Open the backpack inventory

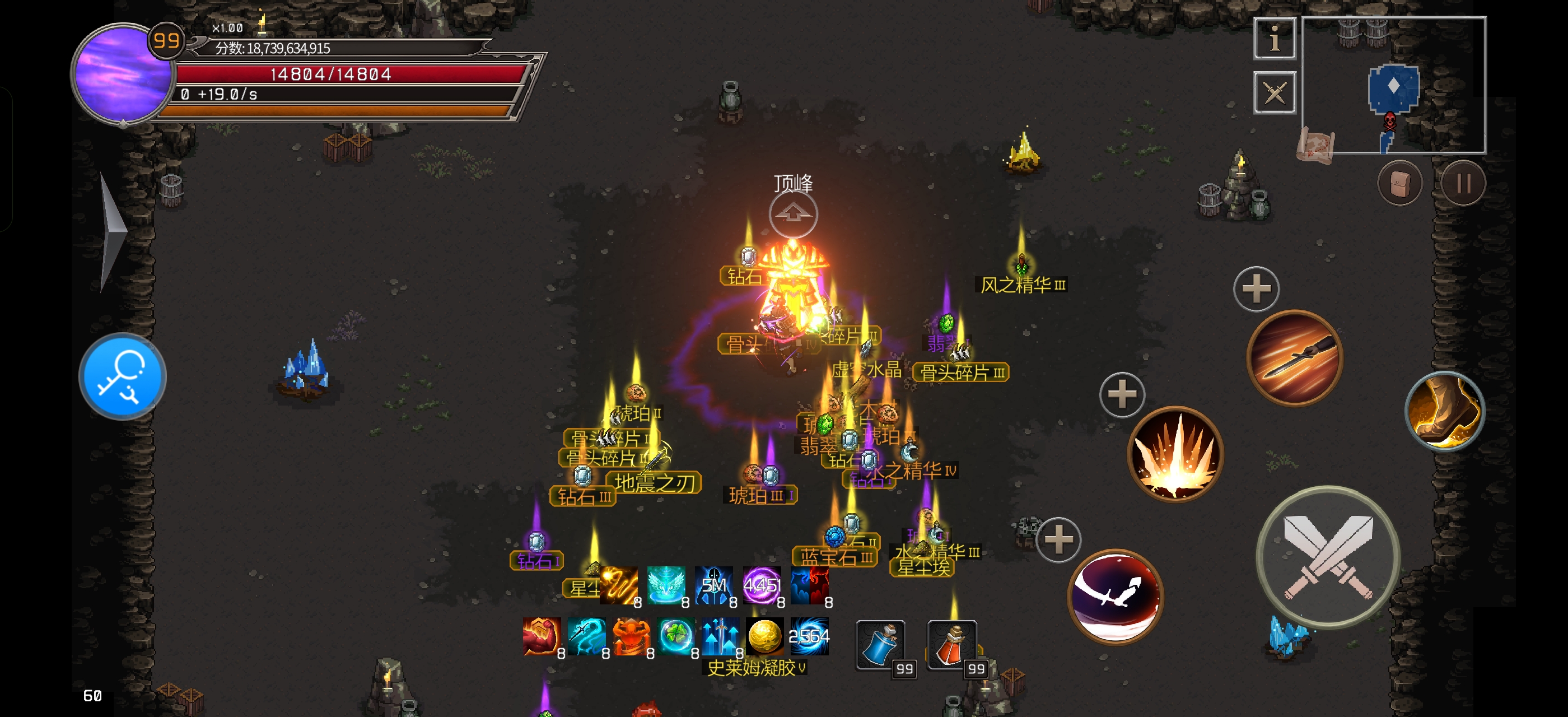1399,183
